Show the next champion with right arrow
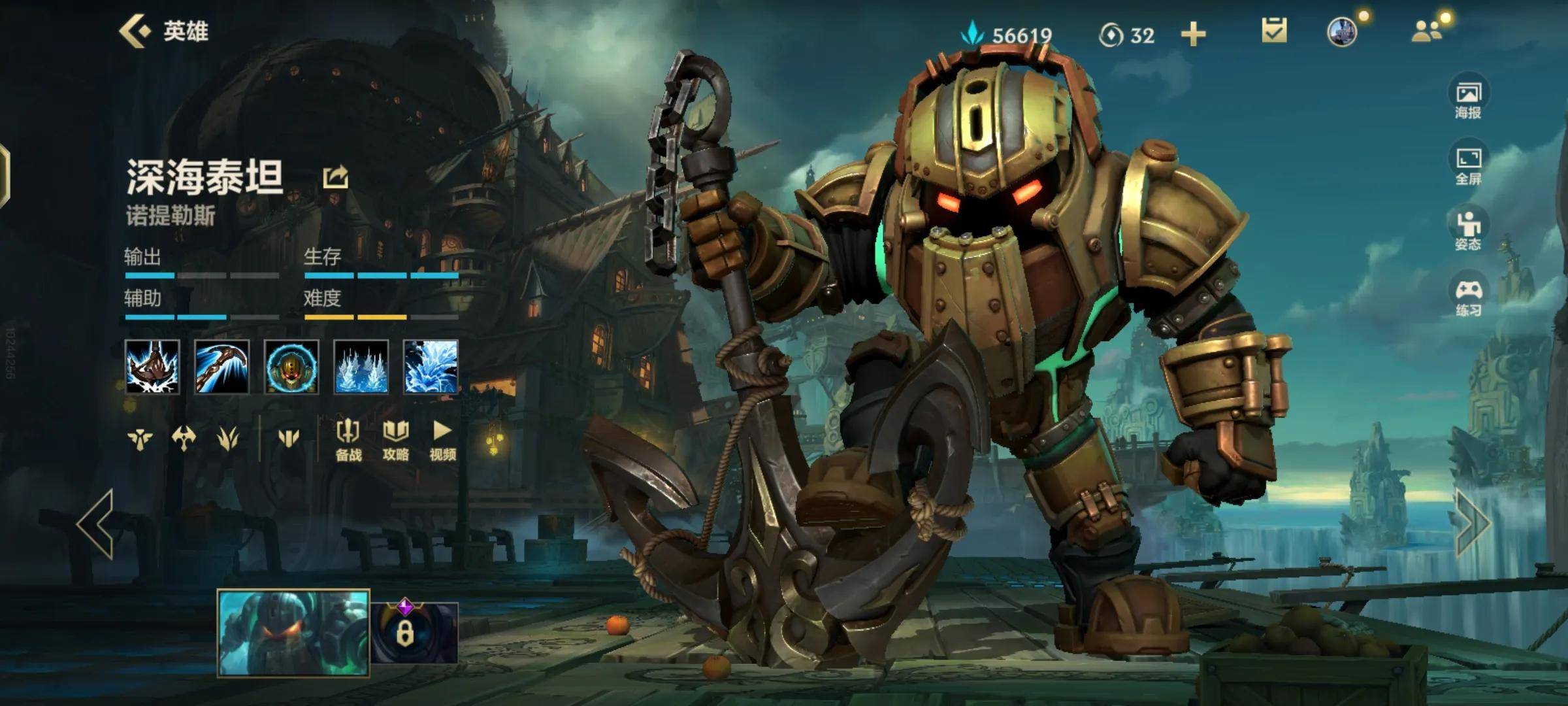This screenshot has height=706, width=1568. pyautogui.click(x=1473, y=524)
